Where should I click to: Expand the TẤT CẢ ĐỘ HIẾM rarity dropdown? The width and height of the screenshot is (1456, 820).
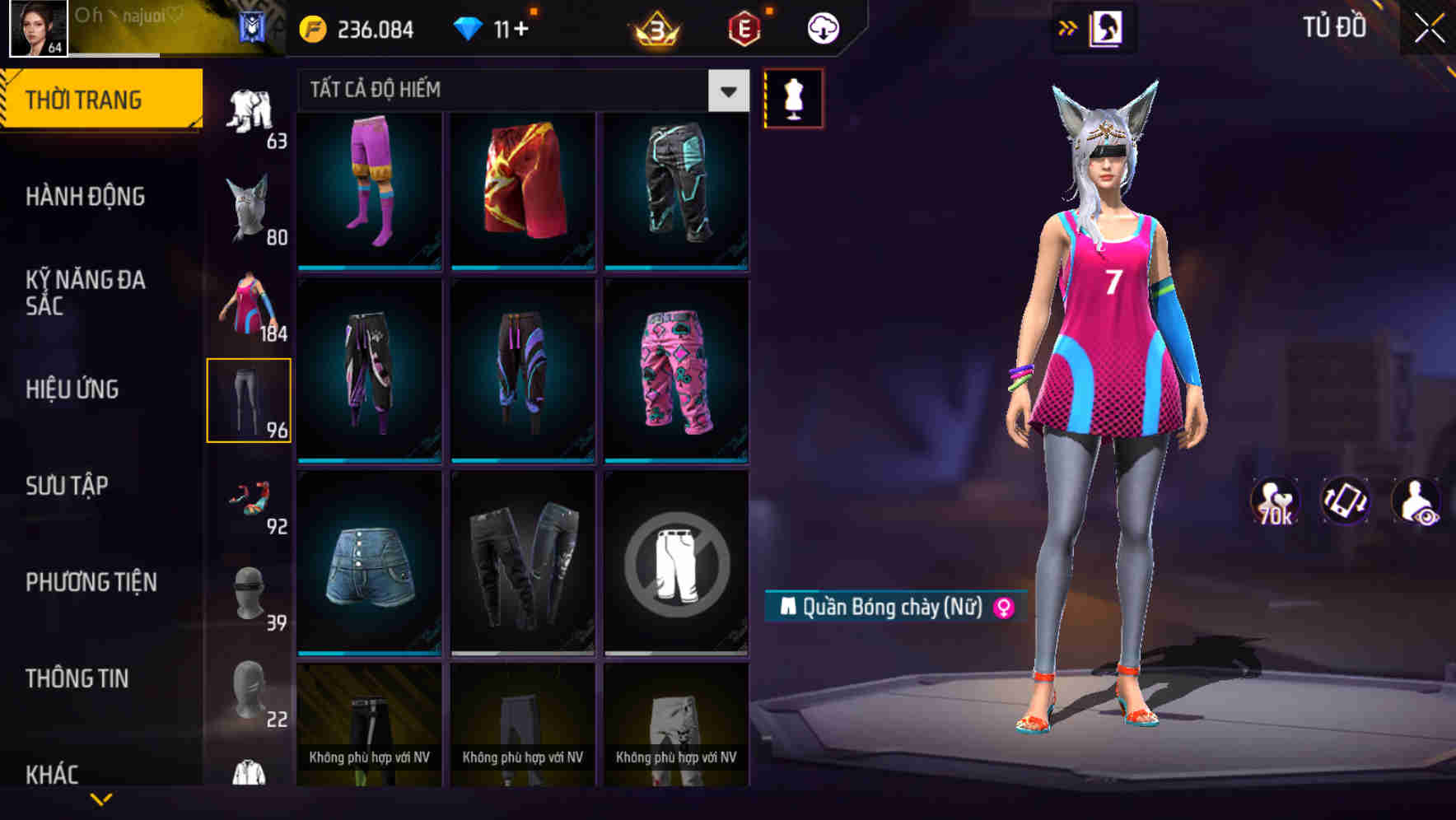(x=726, y=91)
